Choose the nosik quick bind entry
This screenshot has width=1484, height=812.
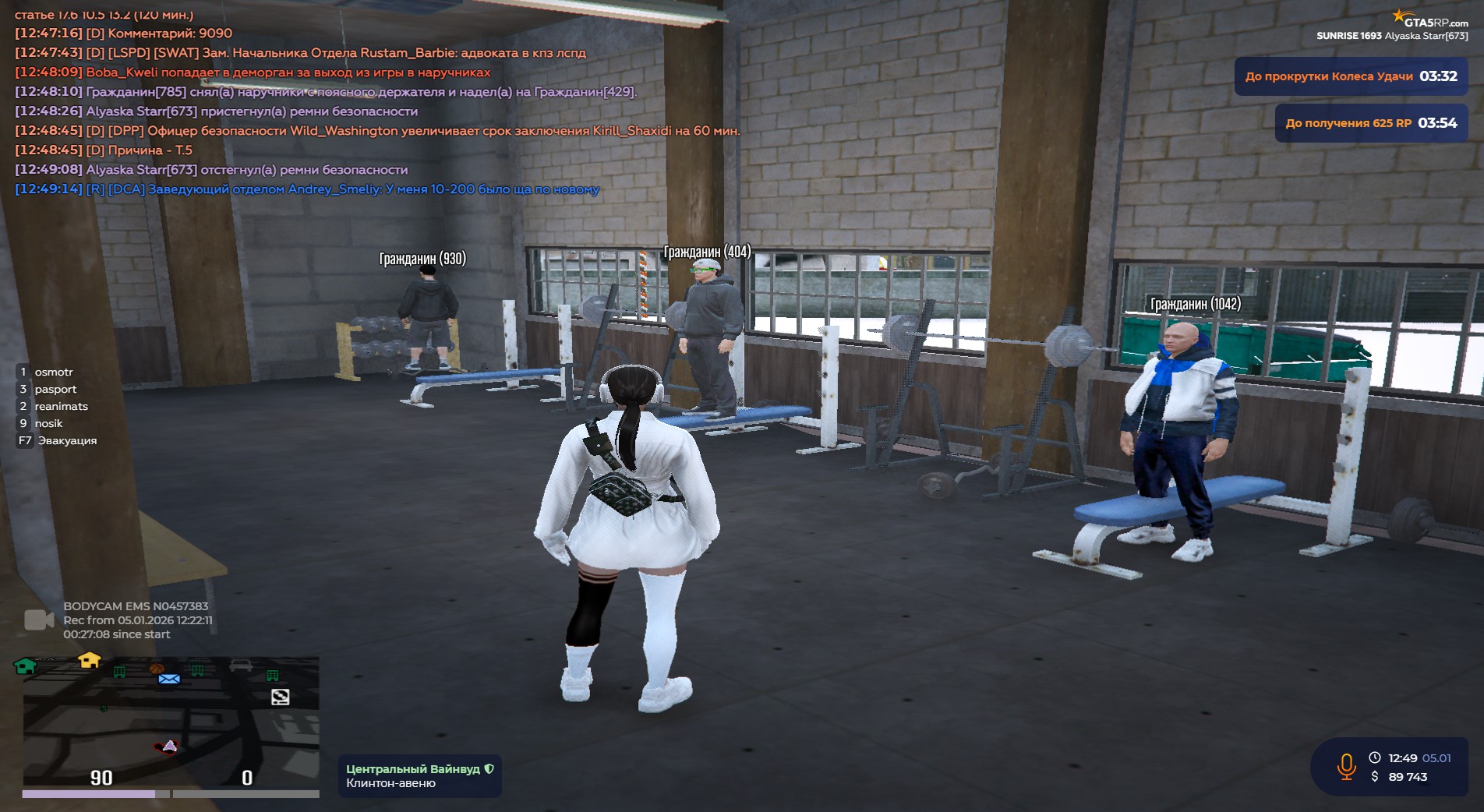pyautogui.click(x=48, y=423)
